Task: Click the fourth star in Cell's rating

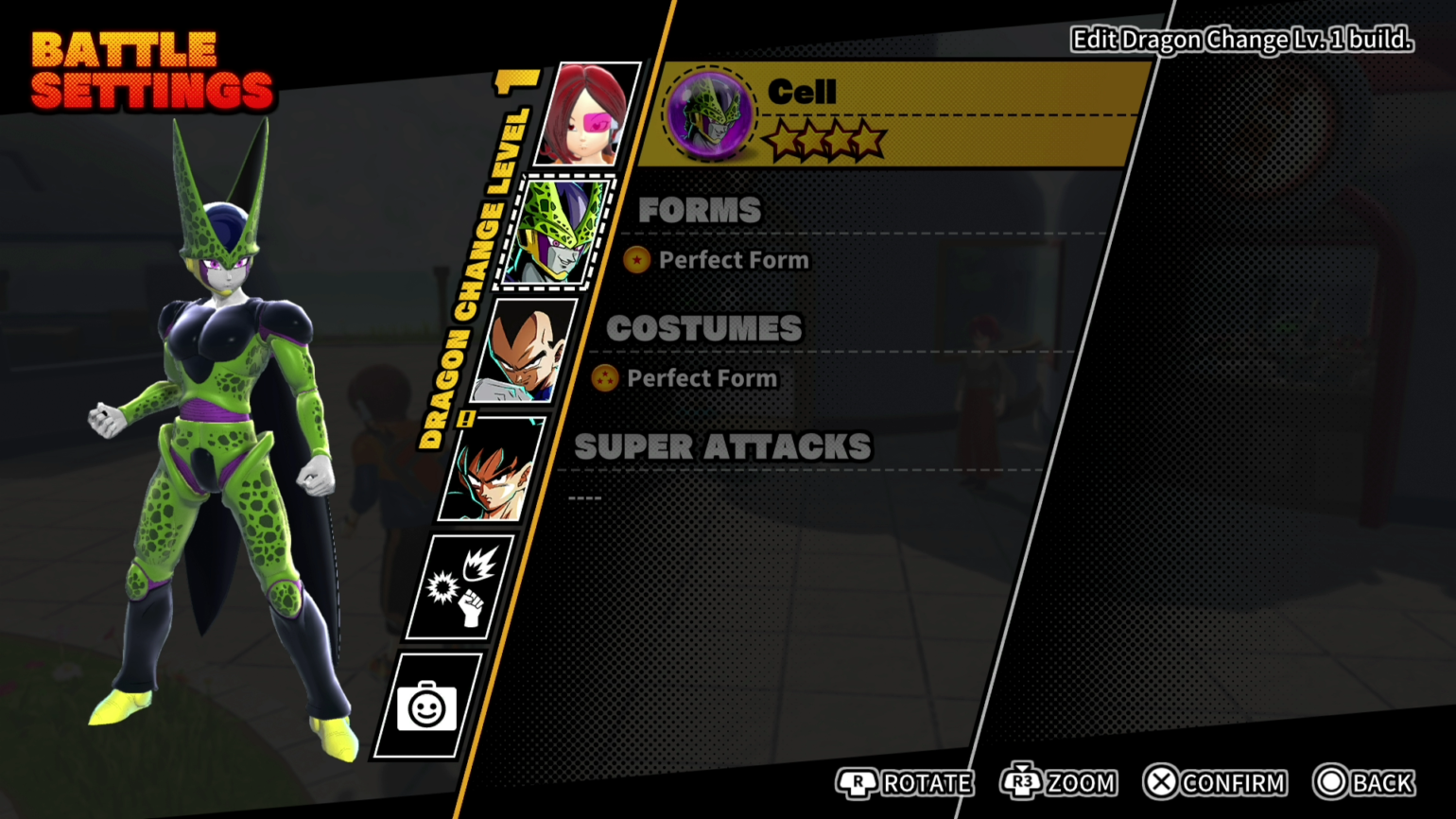Action: (x=868, y=140)
